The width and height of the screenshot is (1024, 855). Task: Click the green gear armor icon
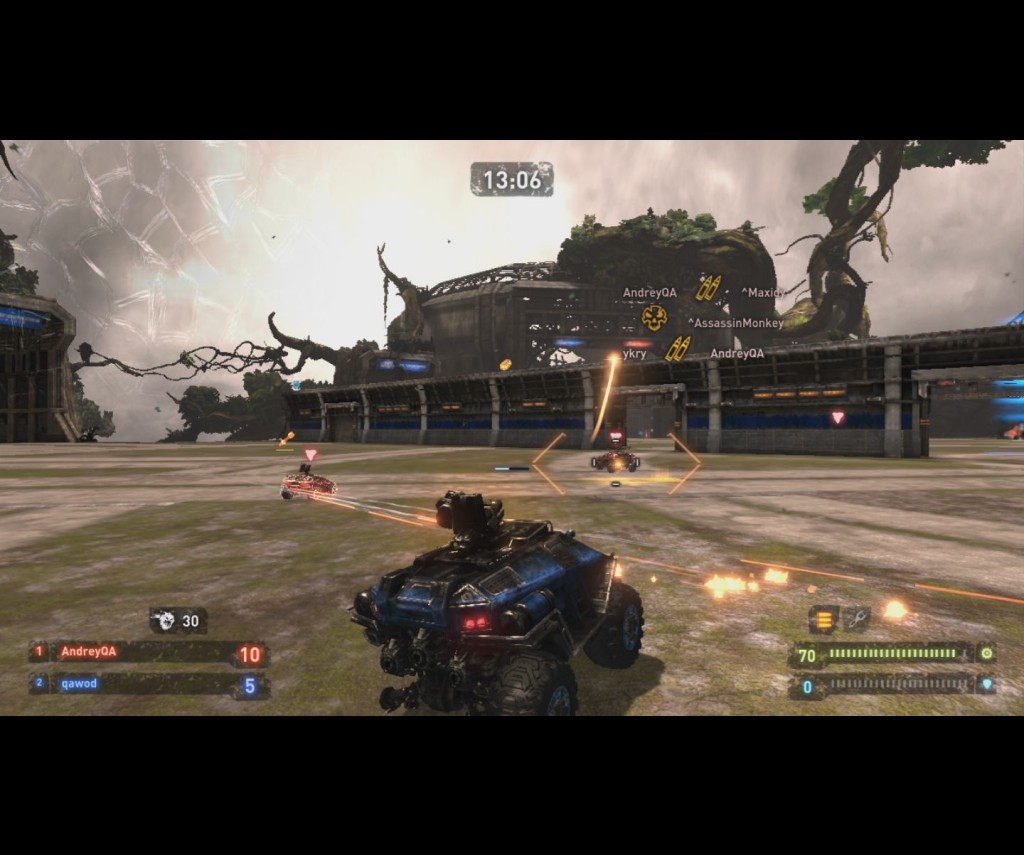pos(986,654)
